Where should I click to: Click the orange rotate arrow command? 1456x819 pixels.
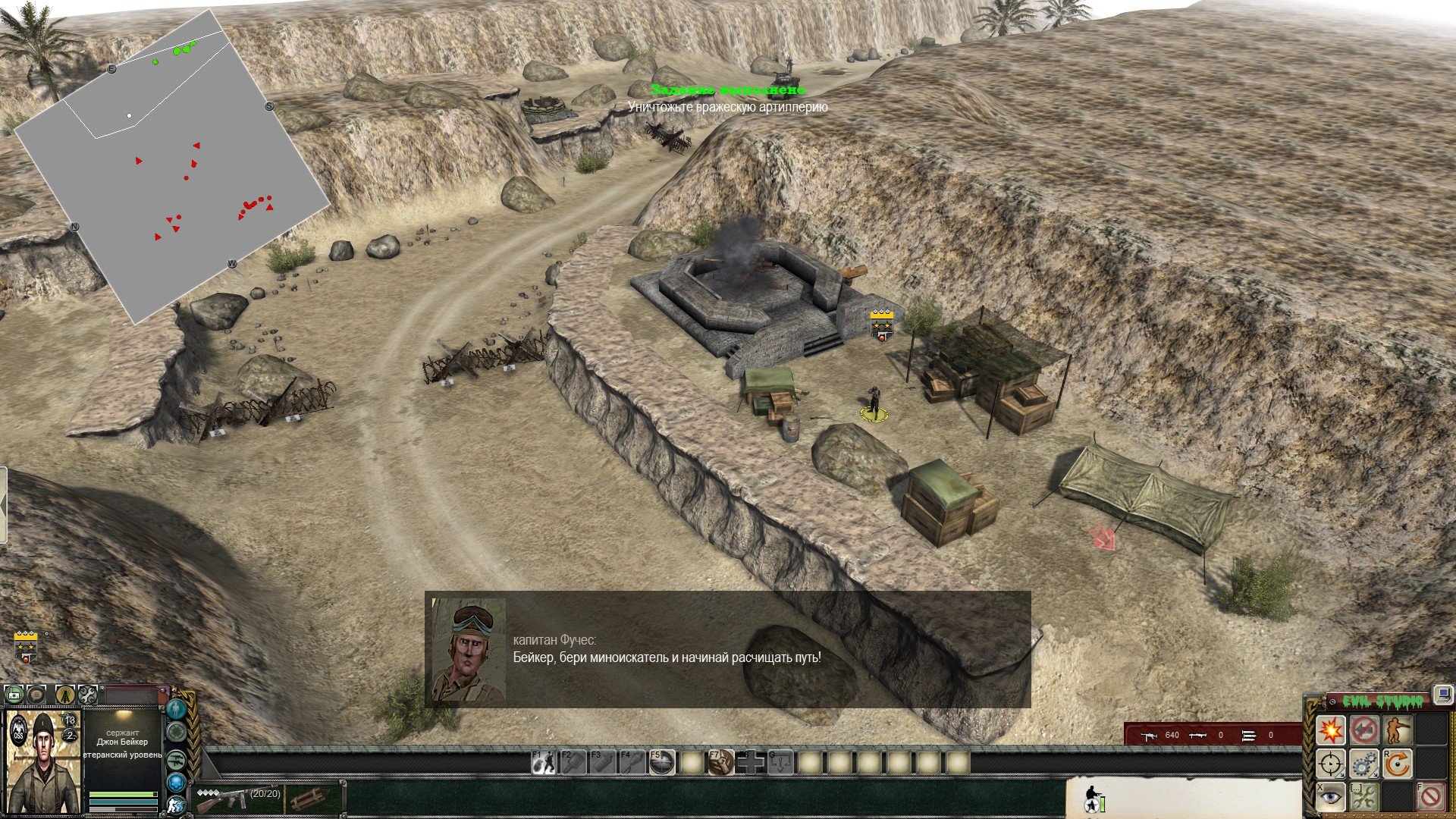[1397, 764]
